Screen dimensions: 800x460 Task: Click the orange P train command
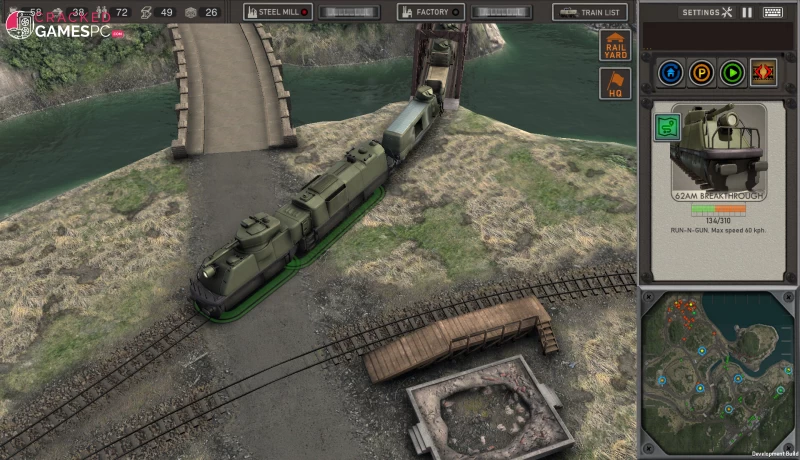click(x=702, y=73)
